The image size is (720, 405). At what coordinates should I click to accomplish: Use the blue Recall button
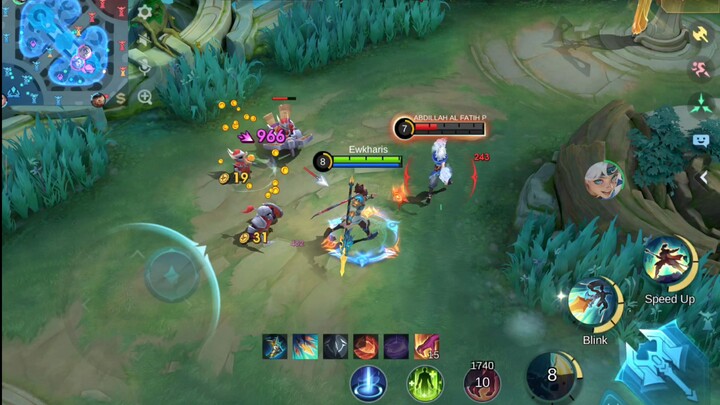[x=368, y=383]
